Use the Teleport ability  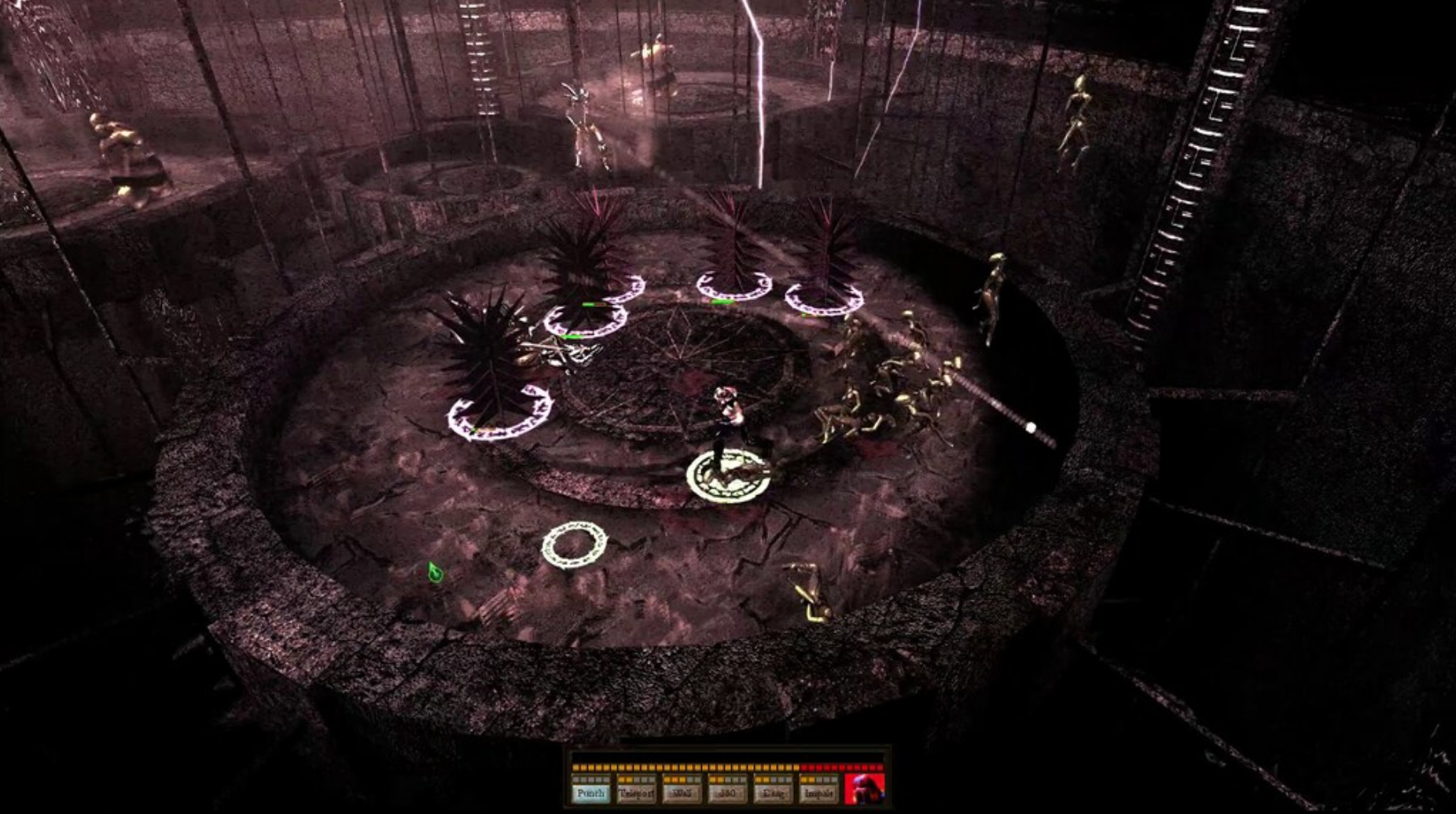[x=636, y=794]
